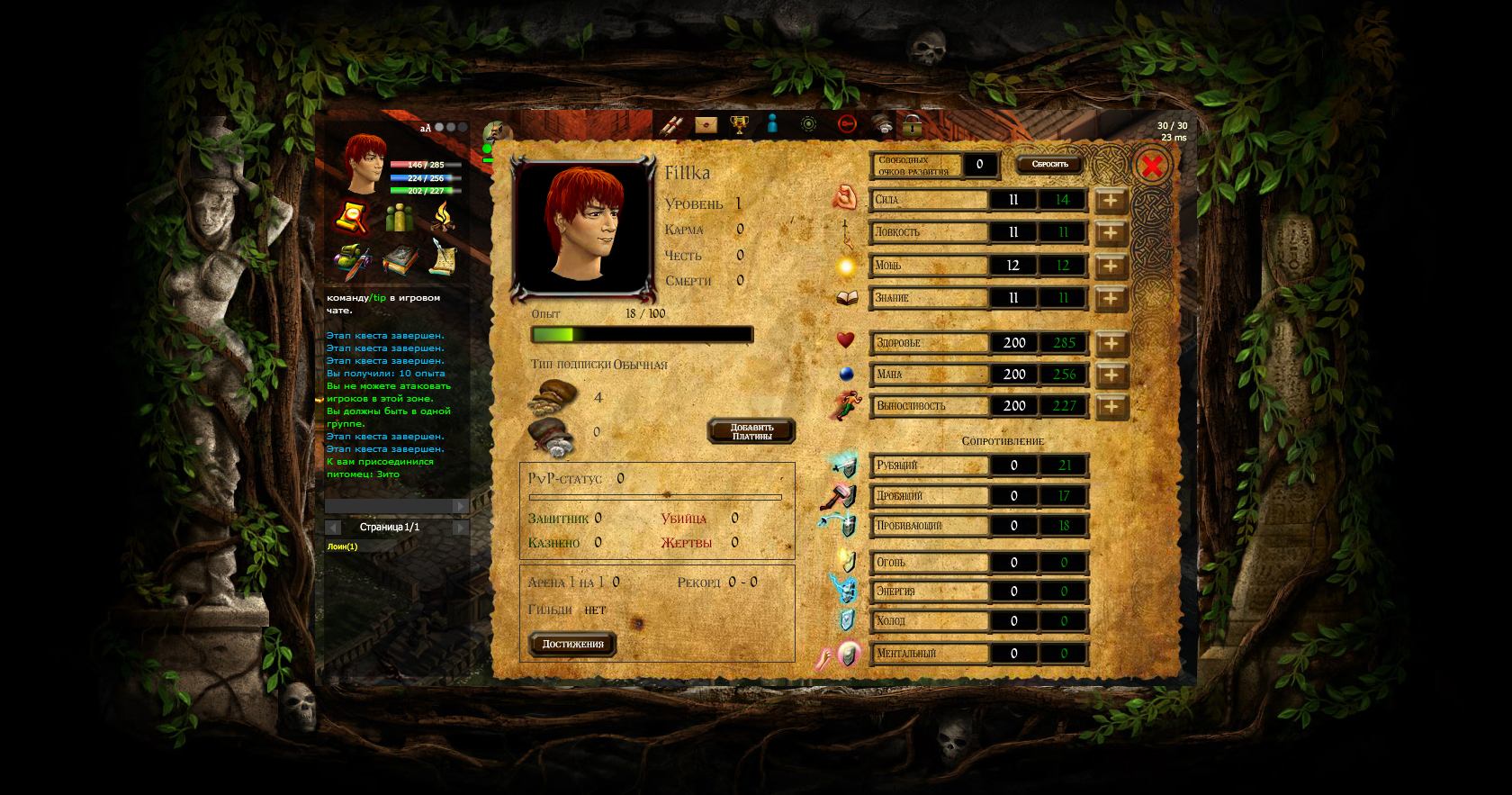Open the Добавить Платины dialog
This screenshot has height=795, width=1512.
751,432
